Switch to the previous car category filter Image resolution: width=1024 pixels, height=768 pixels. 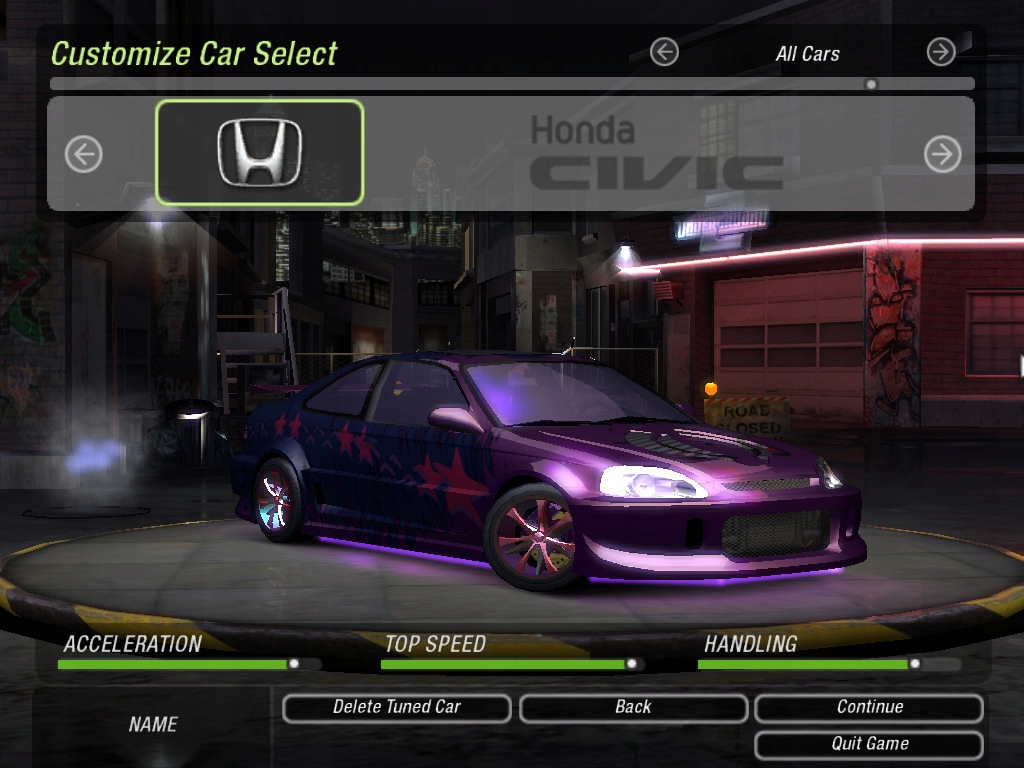point(664,52)
